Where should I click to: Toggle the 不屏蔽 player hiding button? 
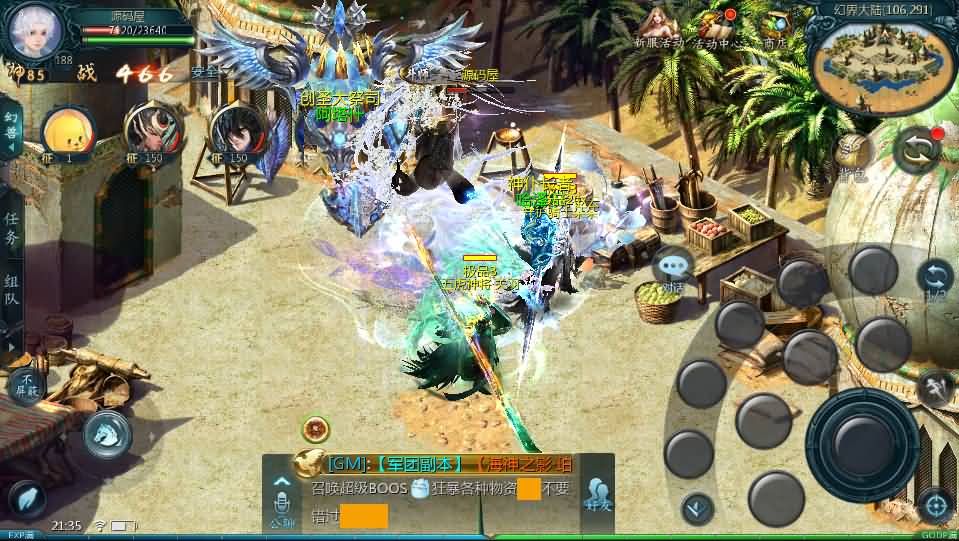pos(26,385)
